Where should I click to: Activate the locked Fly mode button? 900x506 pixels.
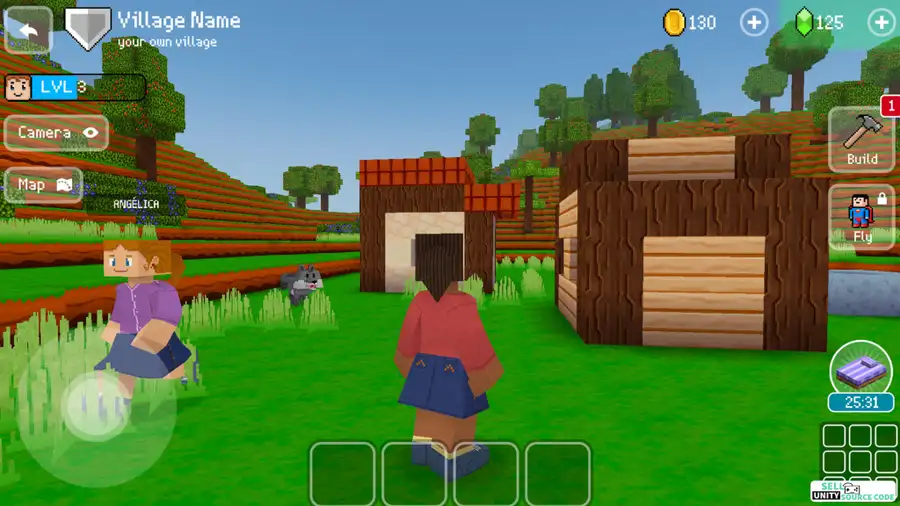point(862,216)
